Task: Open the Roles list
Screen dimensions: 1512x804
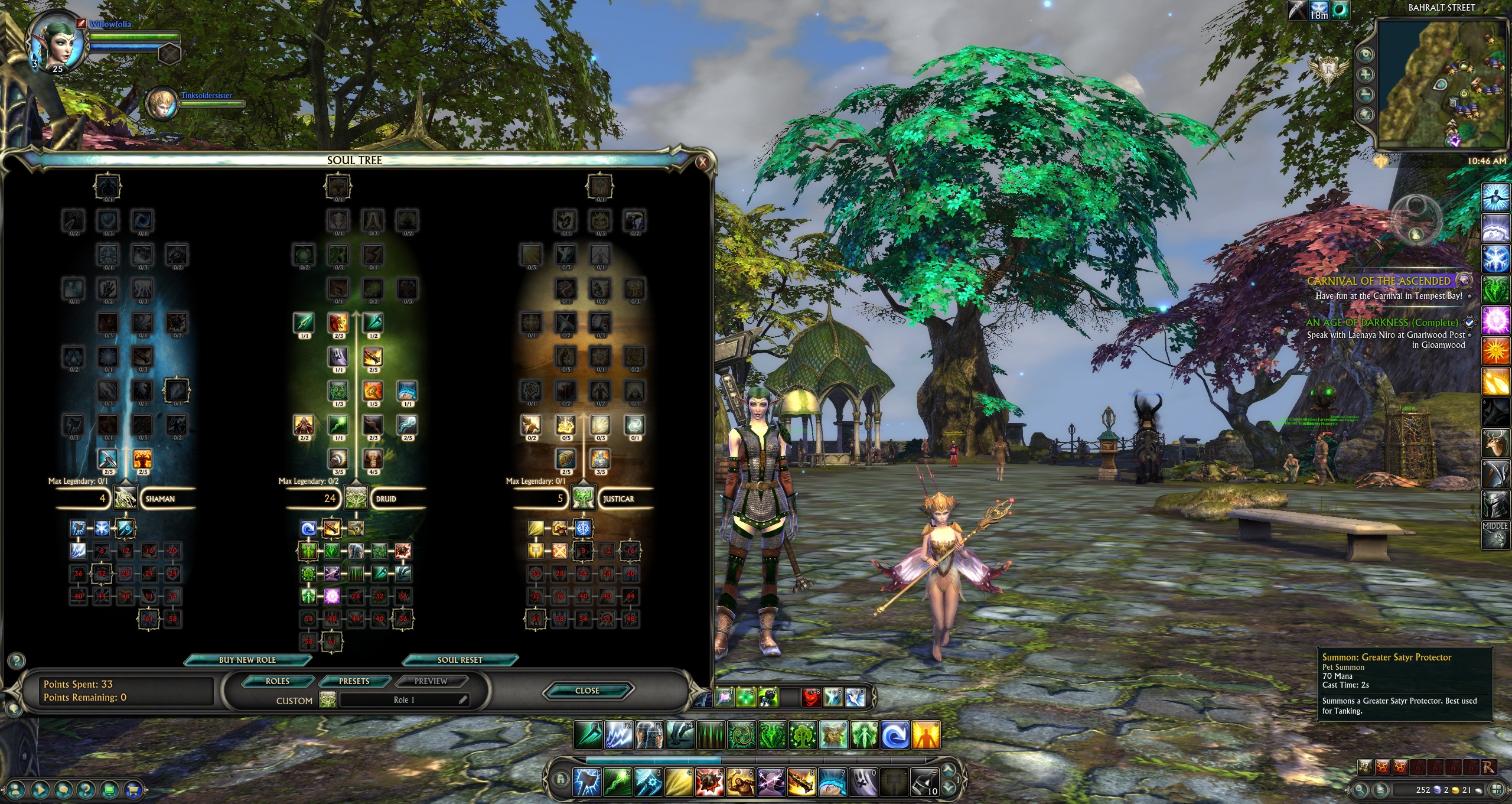Action: coord(278,682)
